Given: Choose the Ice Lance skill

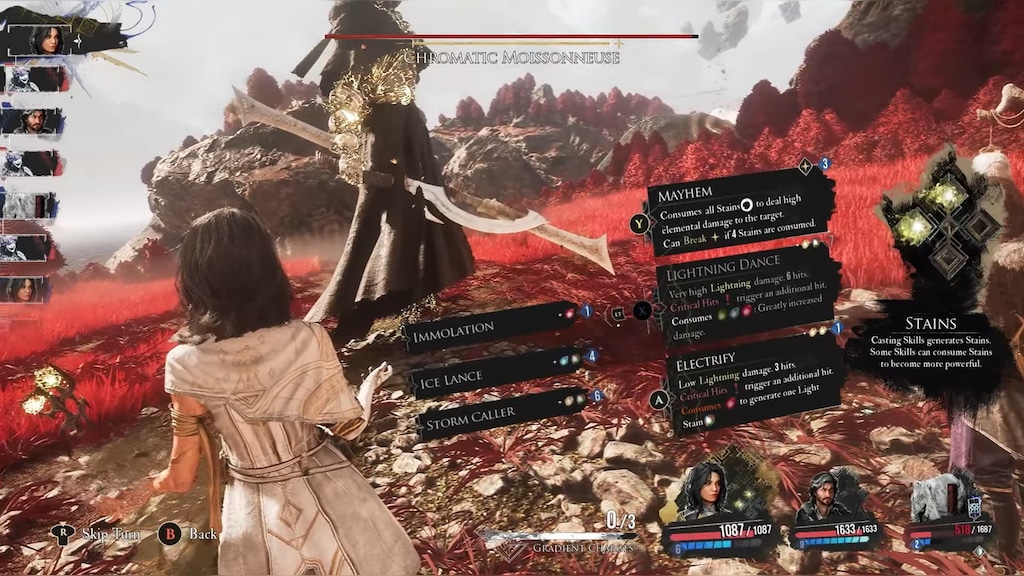Looking at the screenshot, I should 495,377.
